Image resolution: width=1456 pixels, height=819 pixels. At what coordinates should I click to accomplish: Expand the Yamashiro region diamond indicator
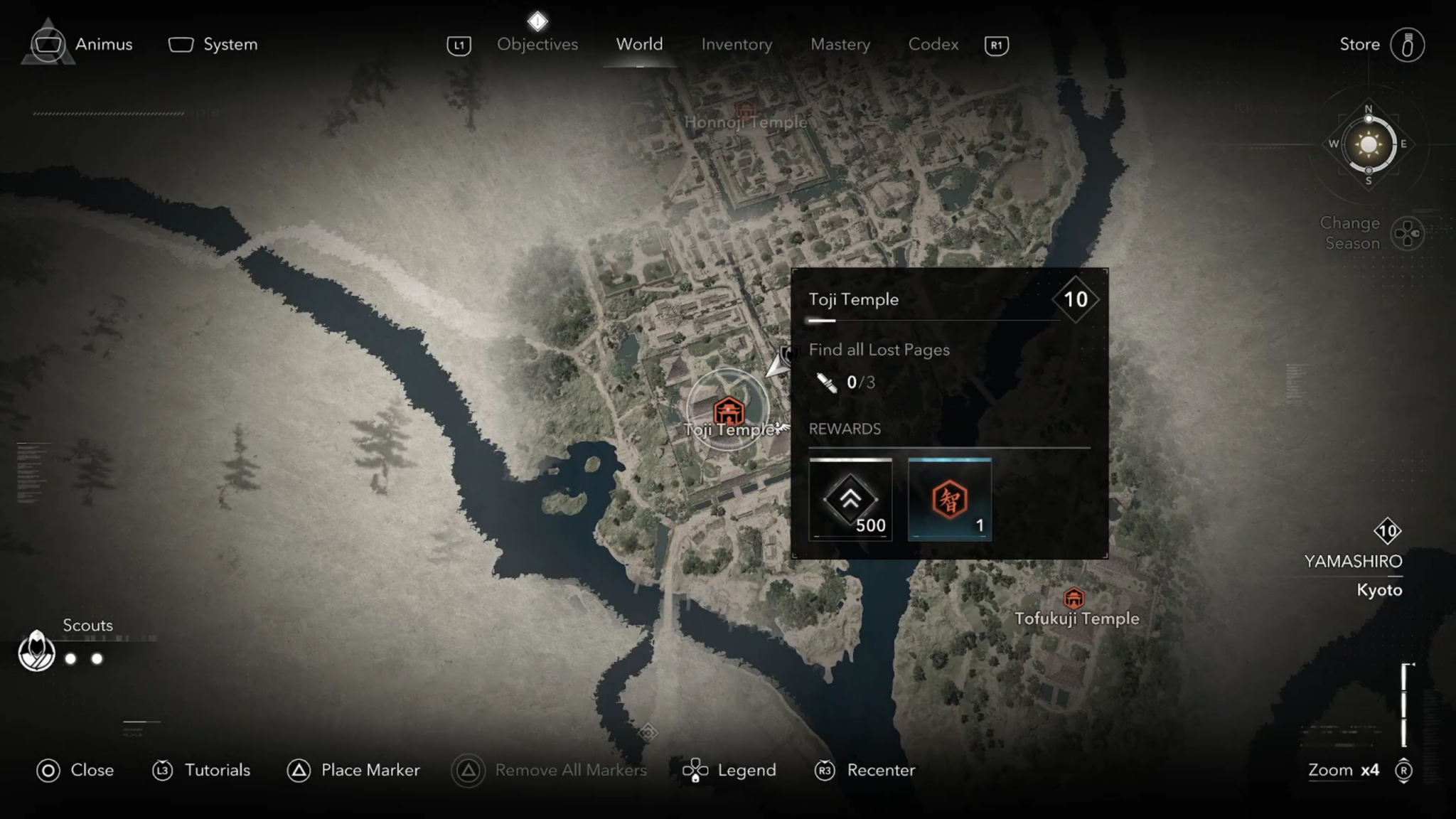click(x=1387, y=531)
